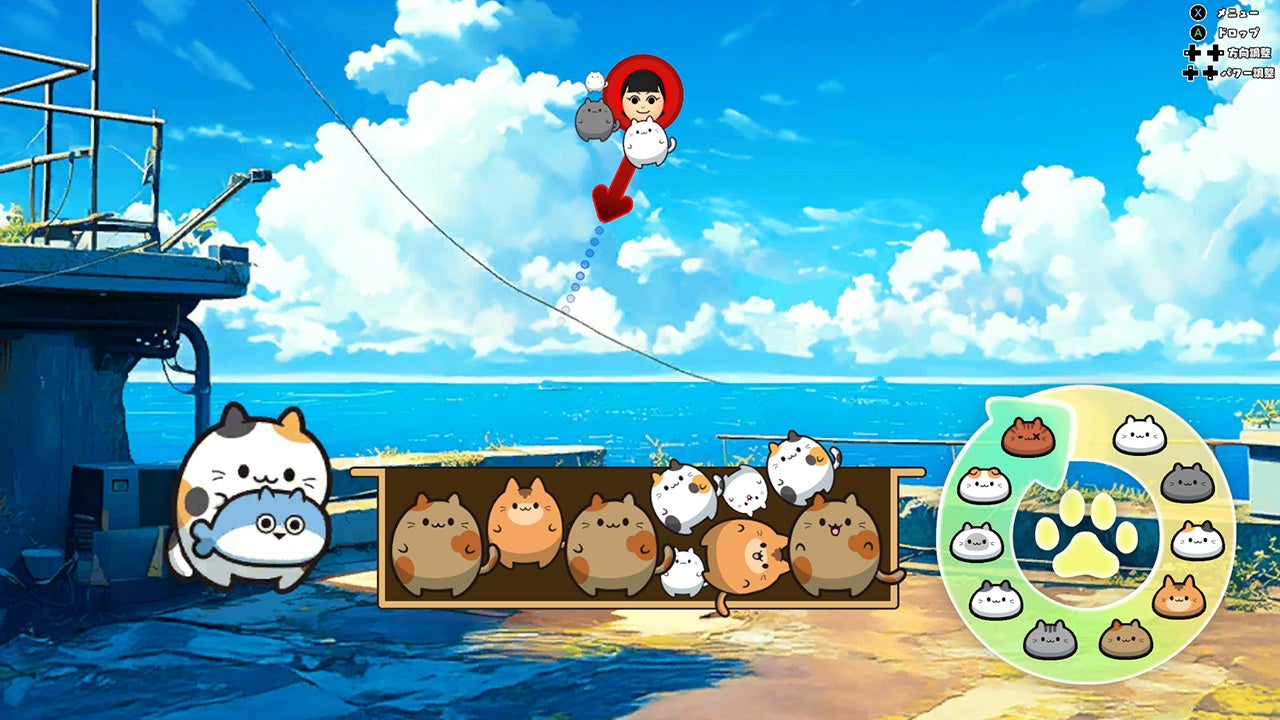This screenshot has width=1280, height=720.
Task: Select the striped gray cat at the wheel's bottom
Action: pos(1051,639)
